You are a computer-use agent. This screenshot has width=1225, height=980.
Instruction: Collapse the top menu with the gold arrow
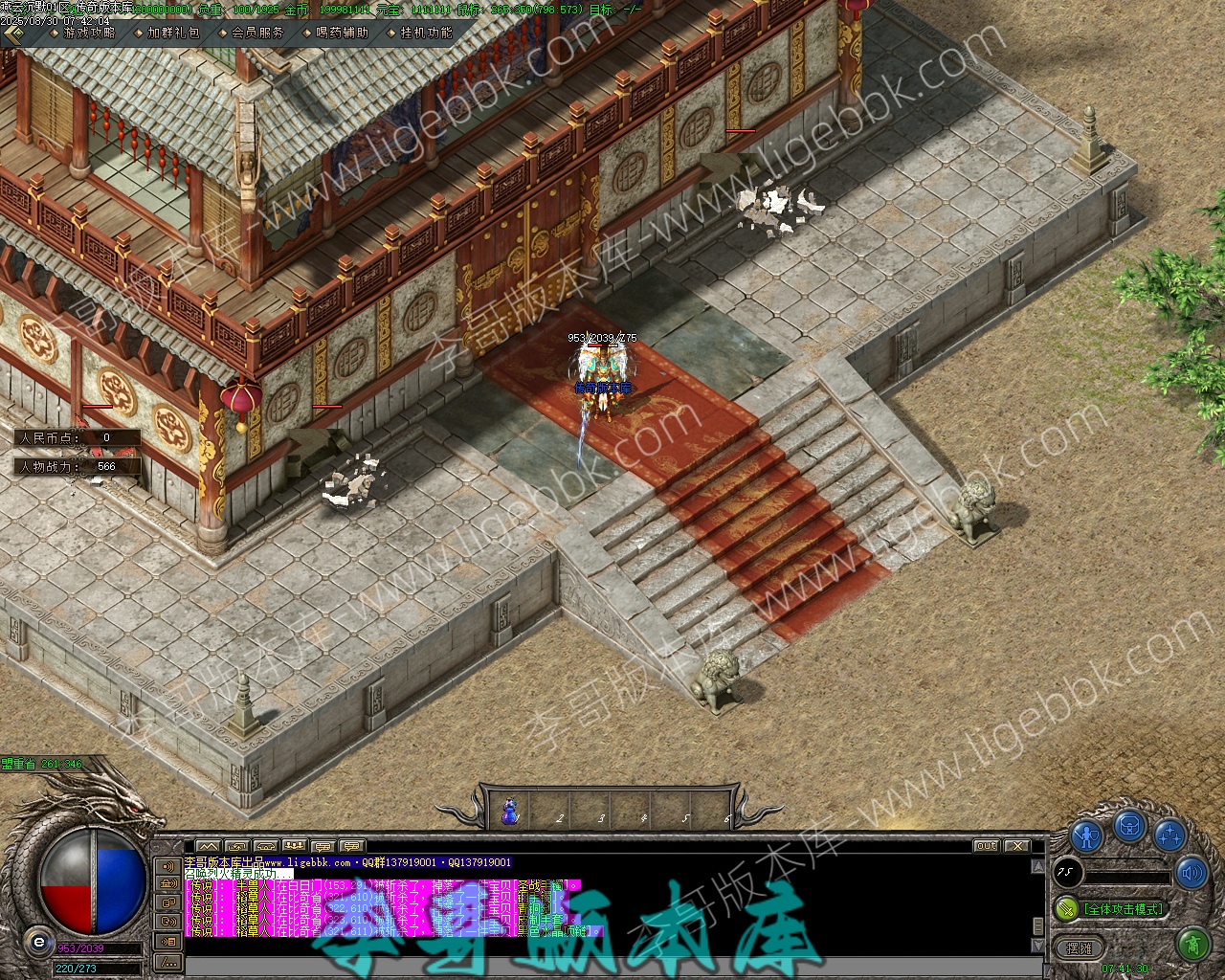(13, 34)
